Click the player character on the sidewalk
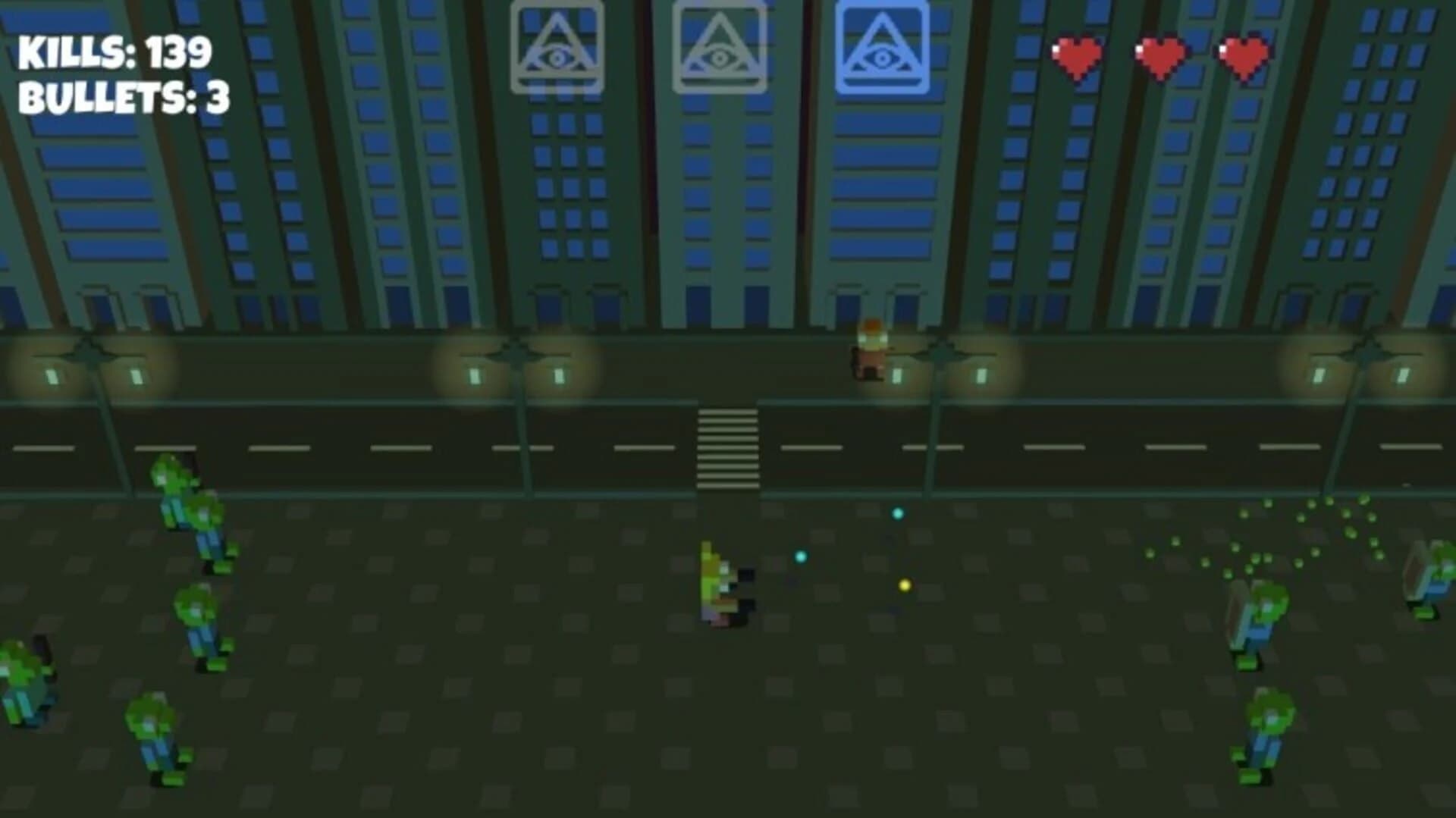Image resolution: width=1456 pixels, height=818 pixels. [x=872, y=349]
